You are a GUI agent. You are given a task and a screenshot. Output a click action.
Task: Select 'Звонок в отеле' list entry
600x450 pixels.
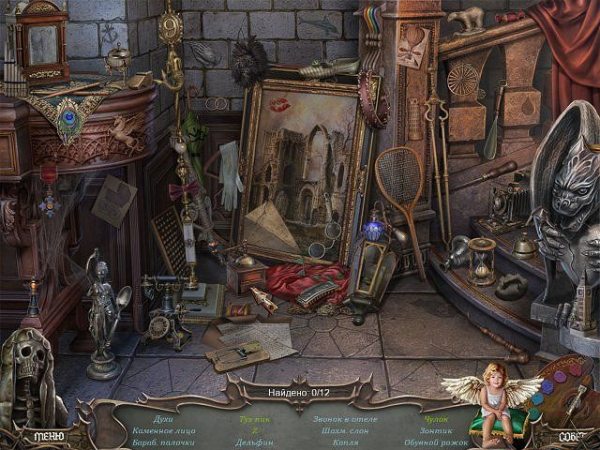click(x=345, y=417)
